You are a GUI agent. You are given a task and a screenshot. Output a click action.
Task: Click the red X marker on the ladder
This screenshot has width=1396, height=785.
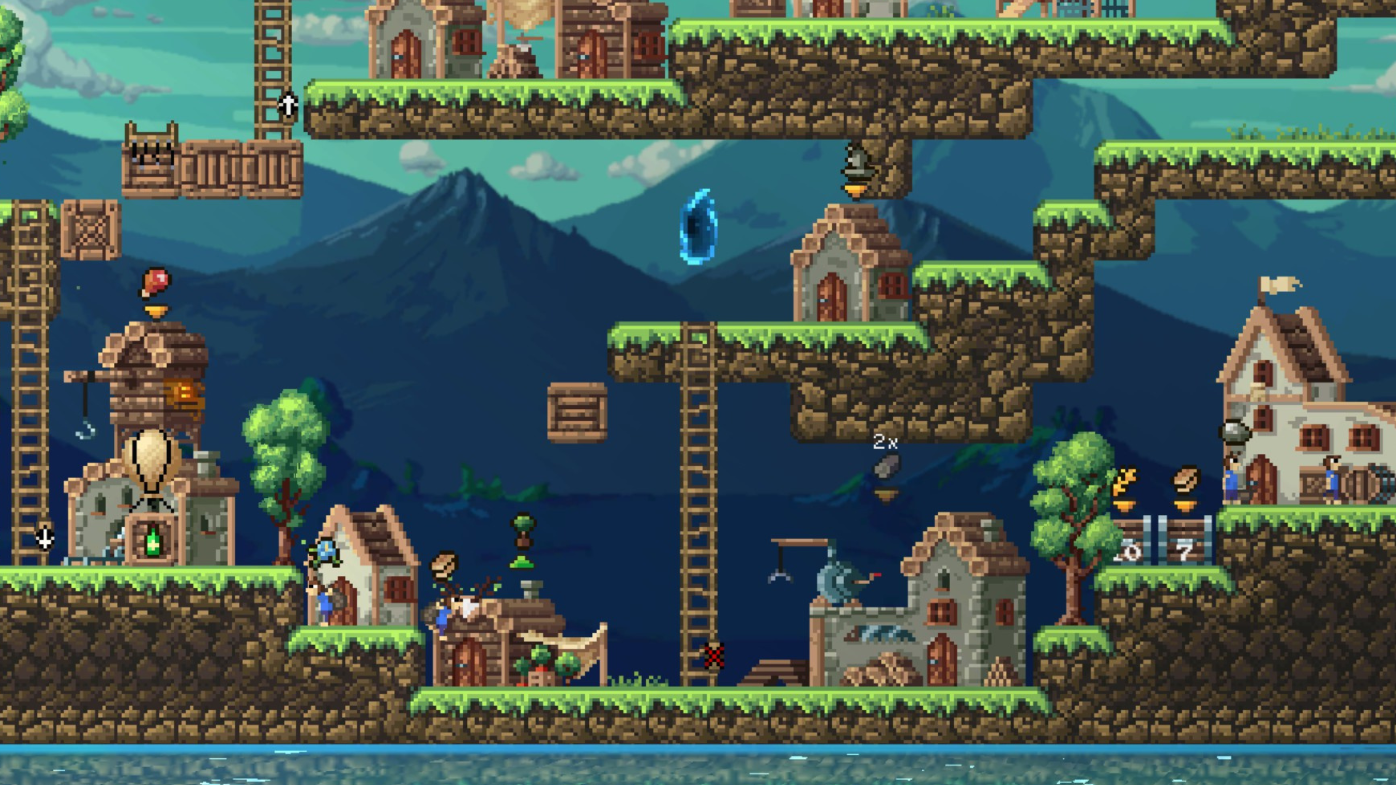pyautogui.click(x=713, y=656)
